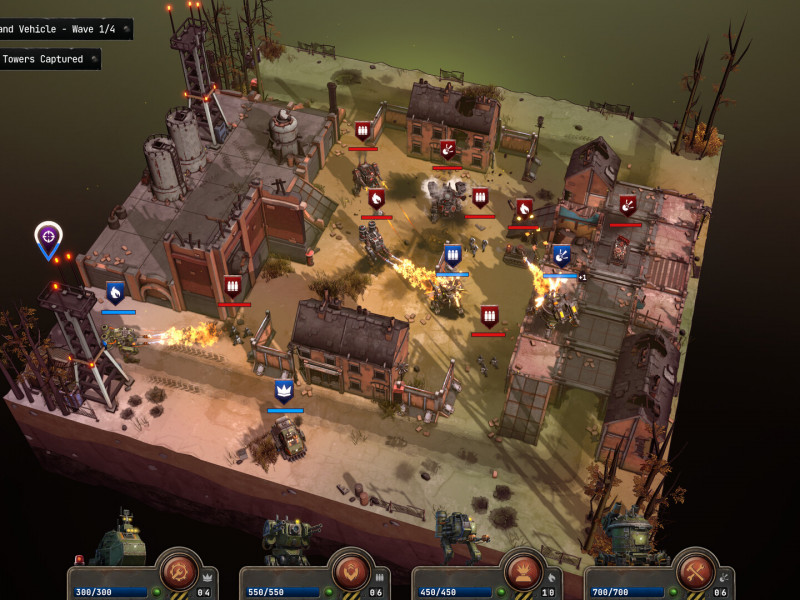Viewport: 800px width, 600px height.
Task: Select the twin-cannon mech unit portrait
Action: 290,540
